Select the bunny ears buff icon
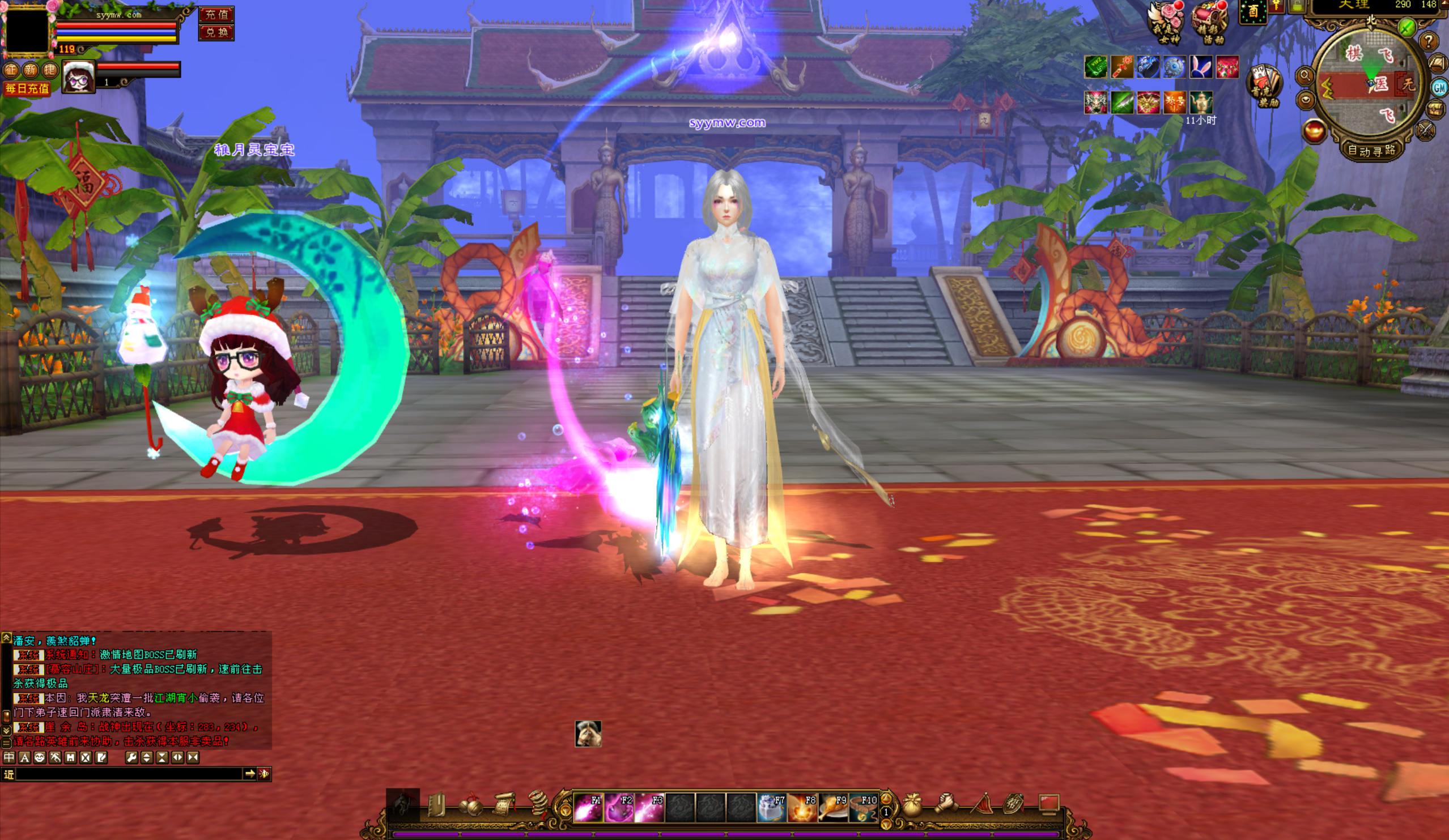The width and height of the screenshot is (1449, 840). point(1201,67)
